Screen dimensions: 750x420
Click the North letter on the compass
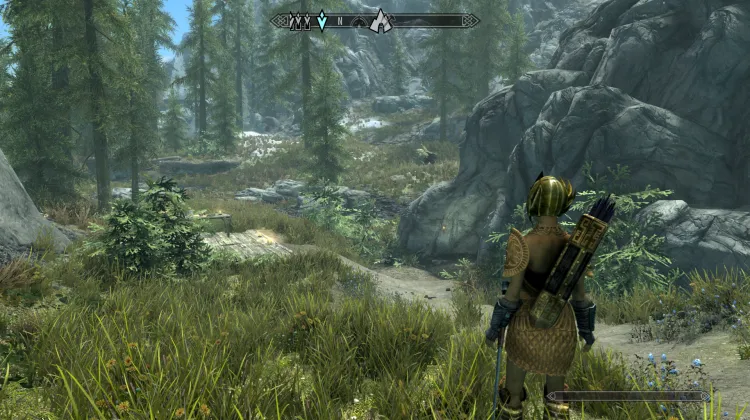340,21
